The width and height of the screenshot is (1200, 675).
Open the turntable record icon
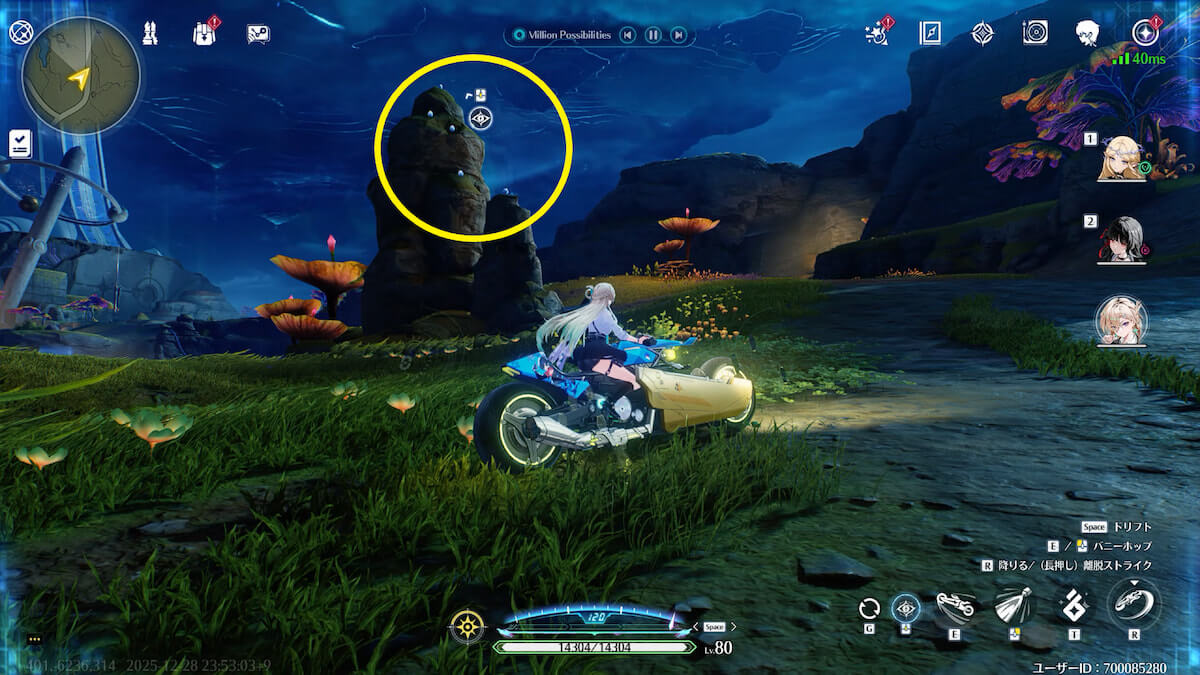1035,33
